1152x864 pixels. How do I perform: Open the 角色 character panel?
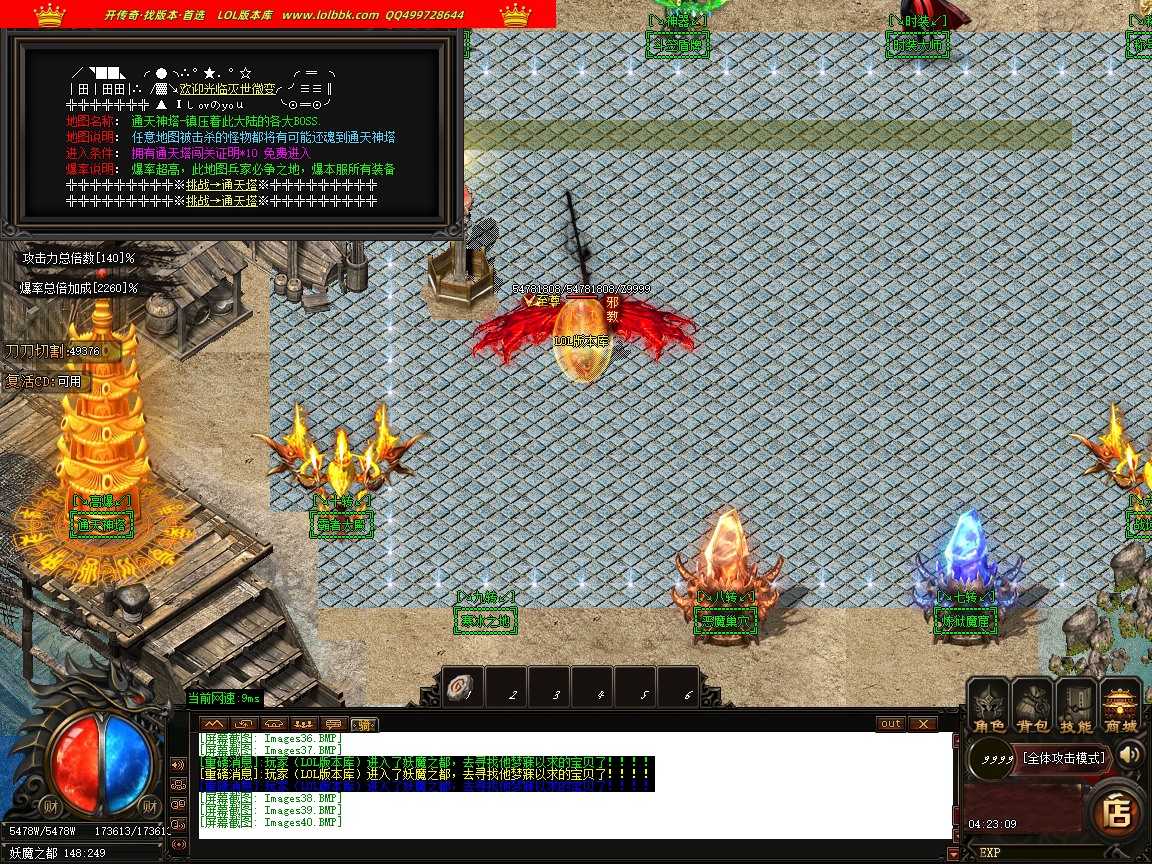[989, 706]
